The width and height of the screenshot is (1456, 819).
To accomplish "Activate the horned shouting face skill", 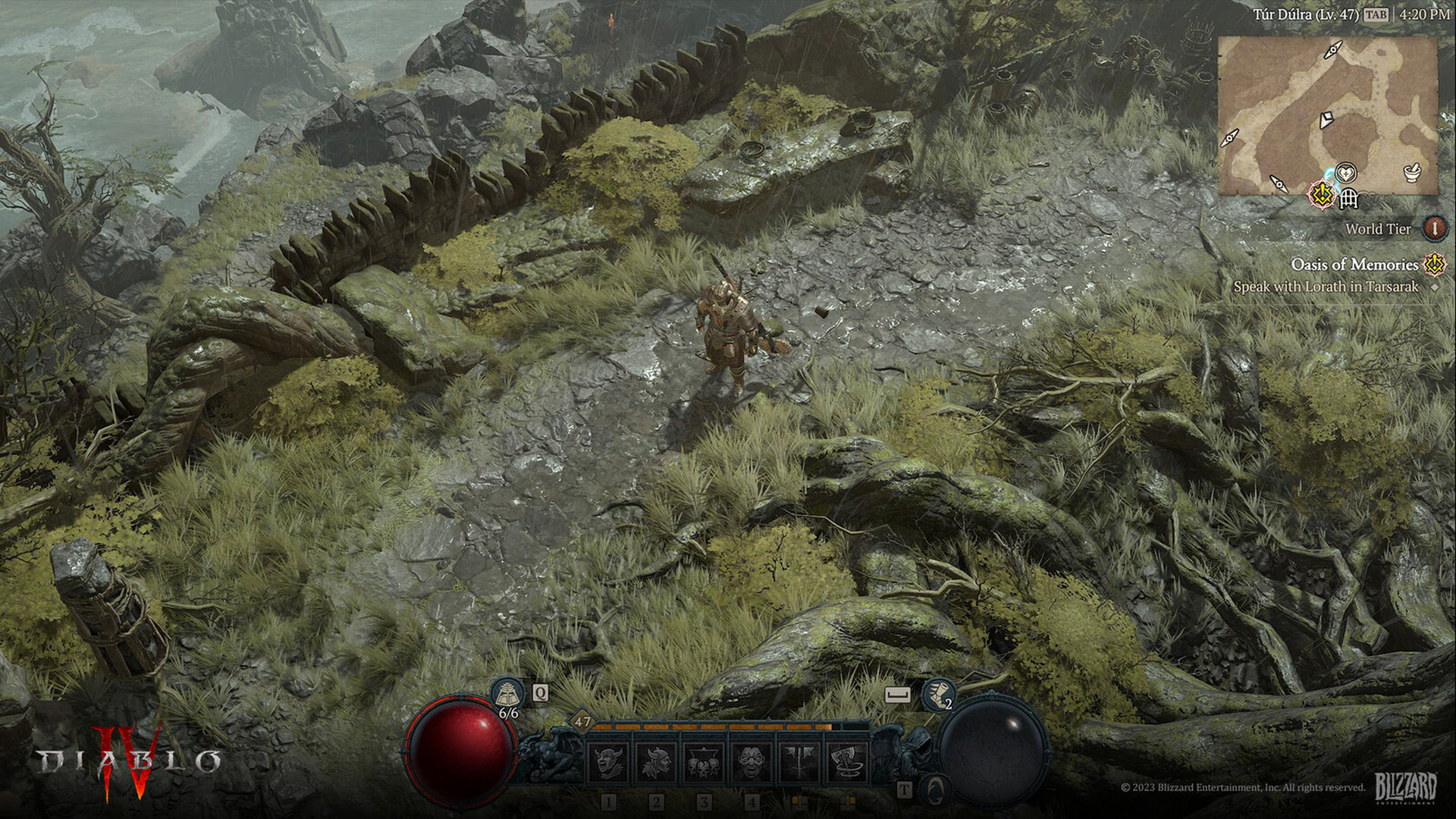I will (607, 761).
